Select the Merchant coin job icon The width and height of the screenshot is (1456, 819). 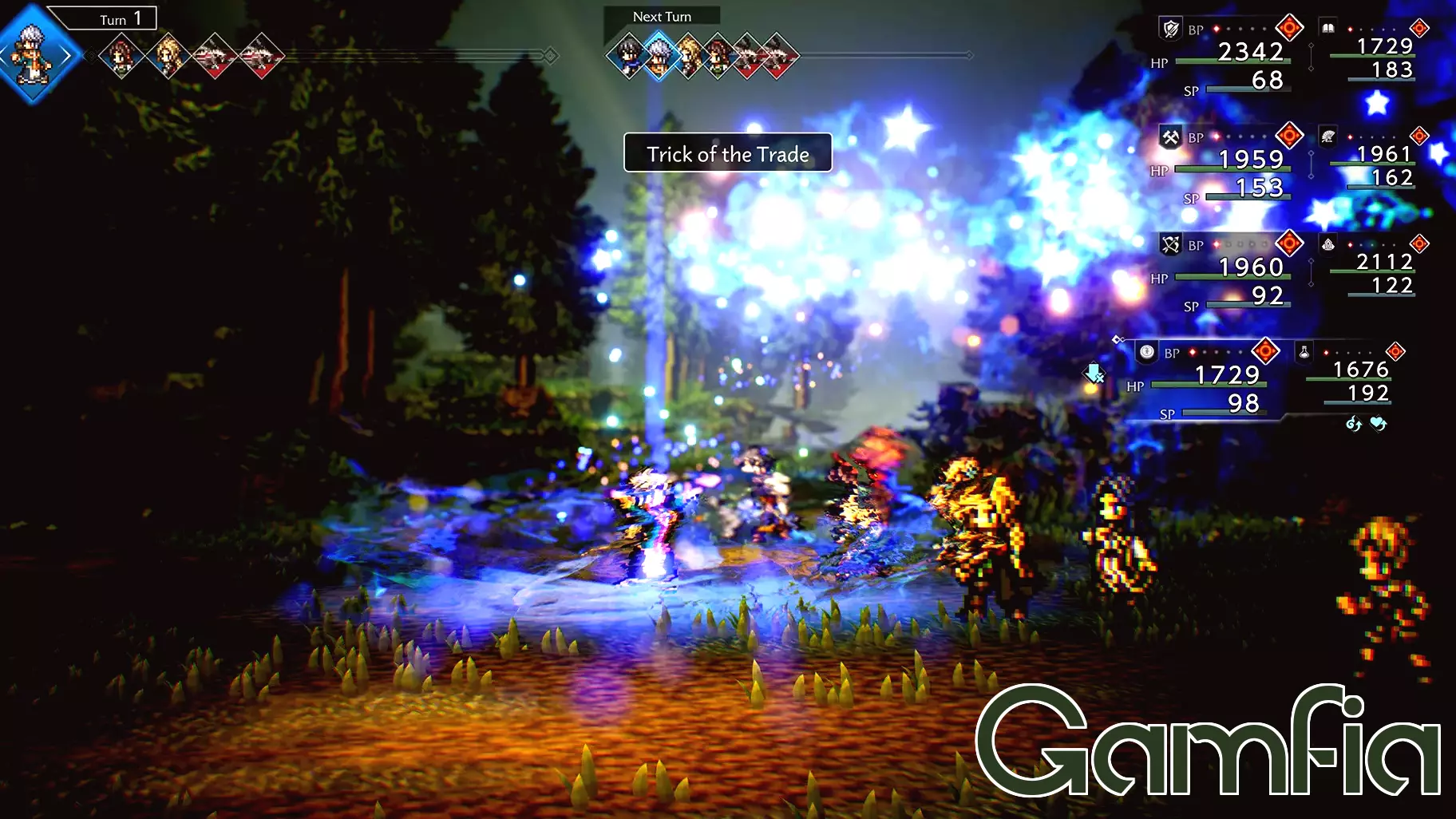click(1145, 350)
